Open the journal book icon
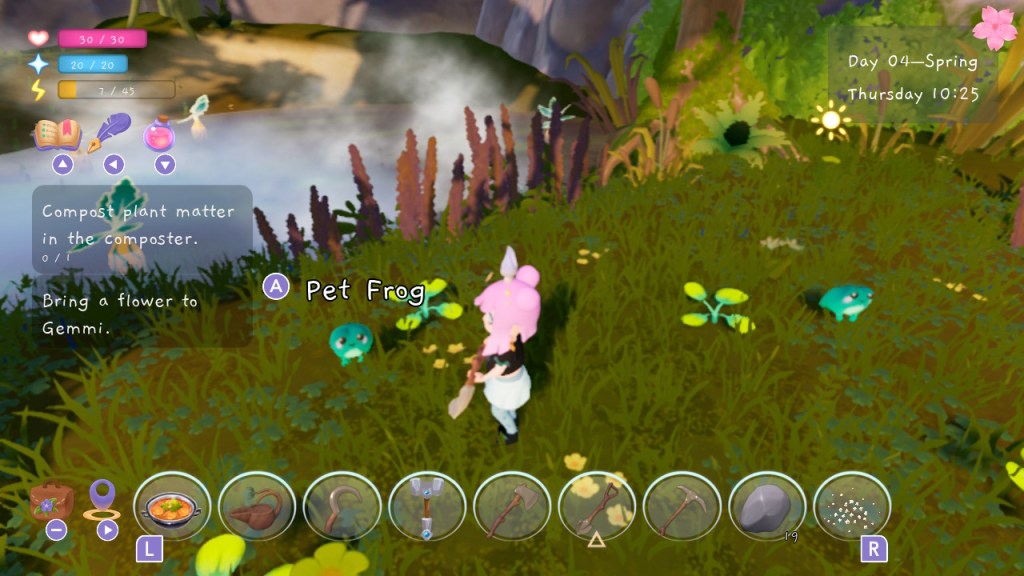Screen dimensions: 1024x576 coord(57,133)
